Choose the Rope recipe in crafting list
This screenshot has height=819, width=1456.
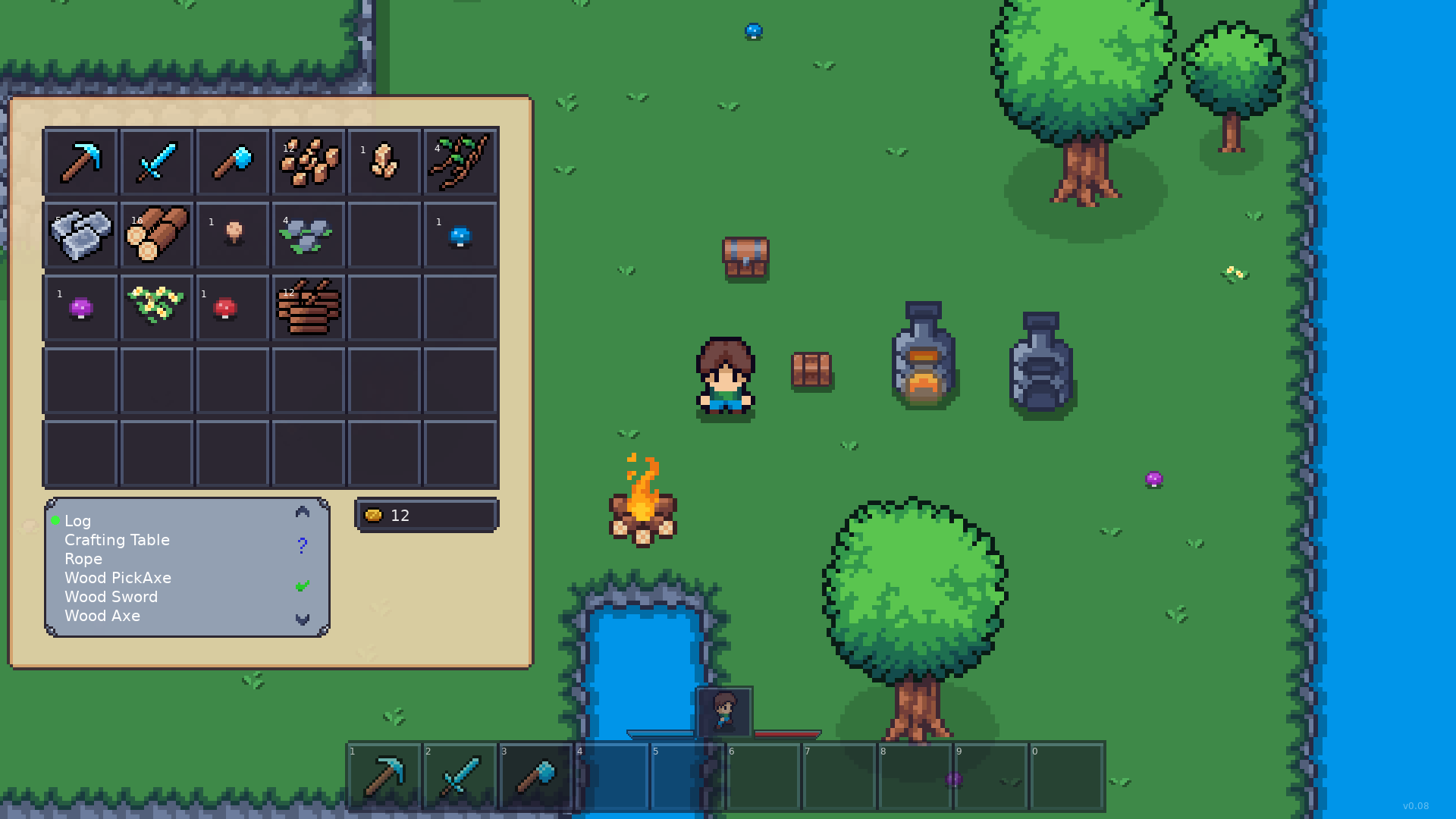[x=83, y=559]
